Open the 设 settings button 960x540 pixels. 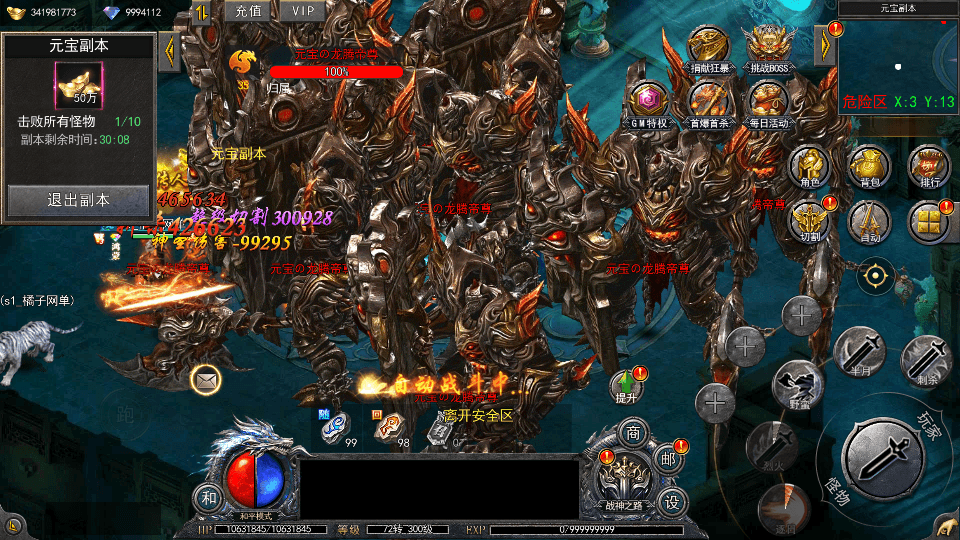click(673, 498)
